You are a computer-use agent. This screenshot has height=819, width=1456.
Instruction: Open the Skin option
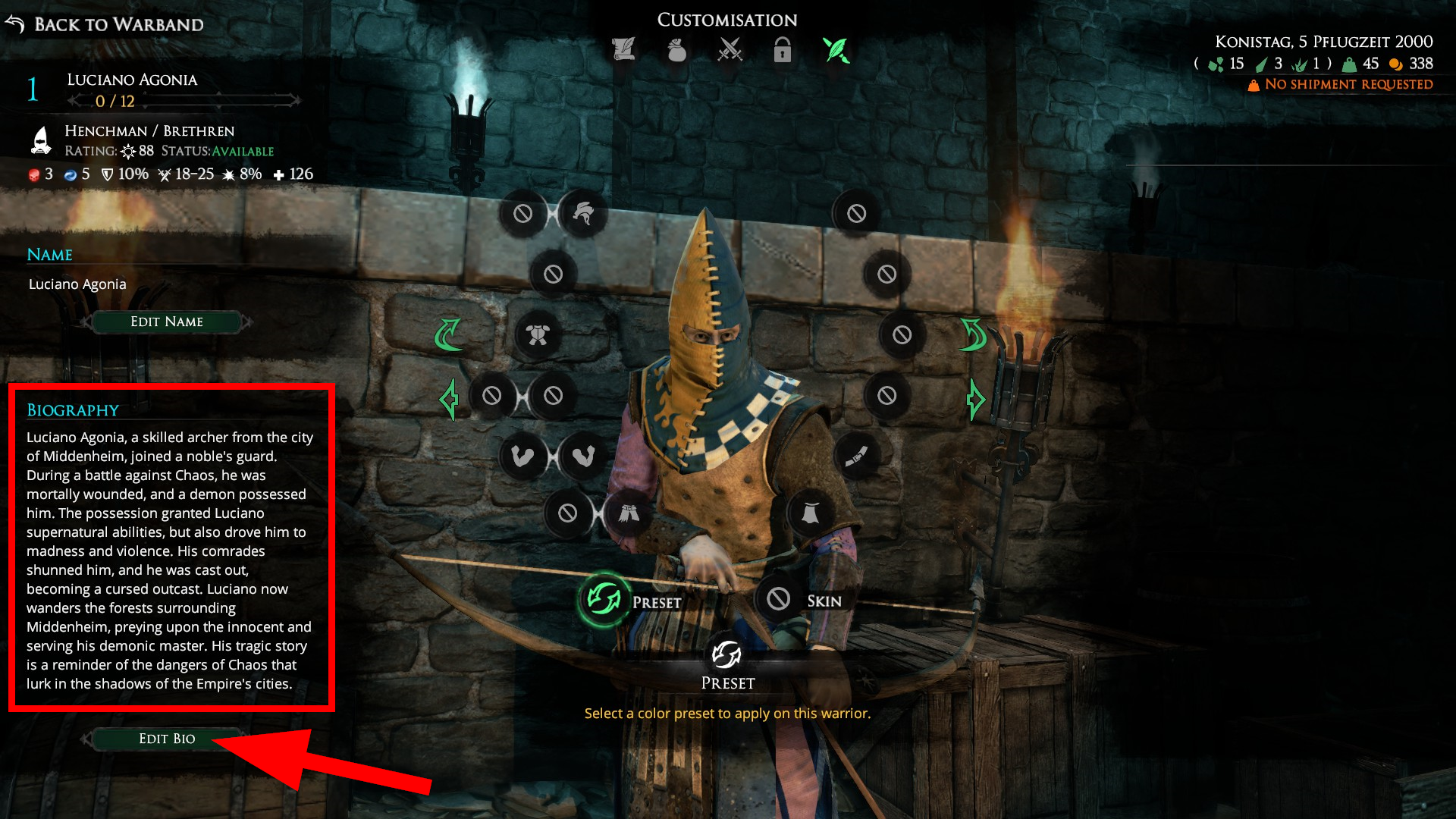[779, 600]
